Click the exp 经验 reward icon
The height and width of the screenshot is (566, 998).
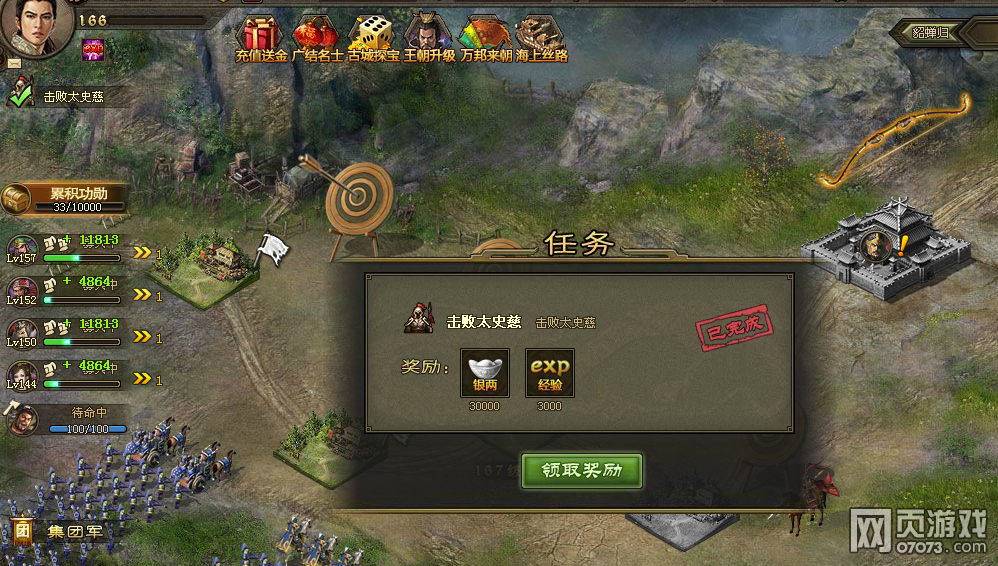(550, 373)
